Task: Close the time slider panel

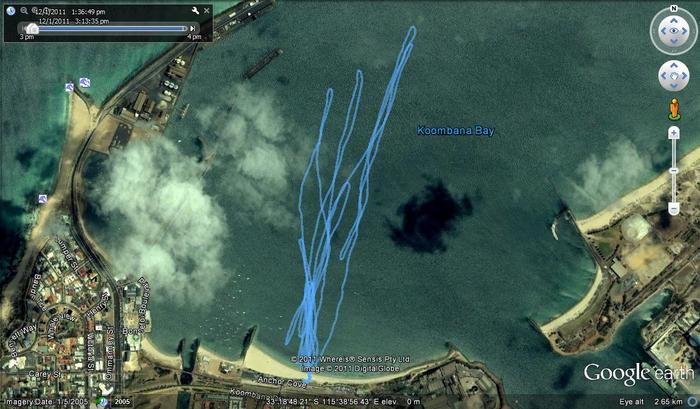Action: (208, 10)
